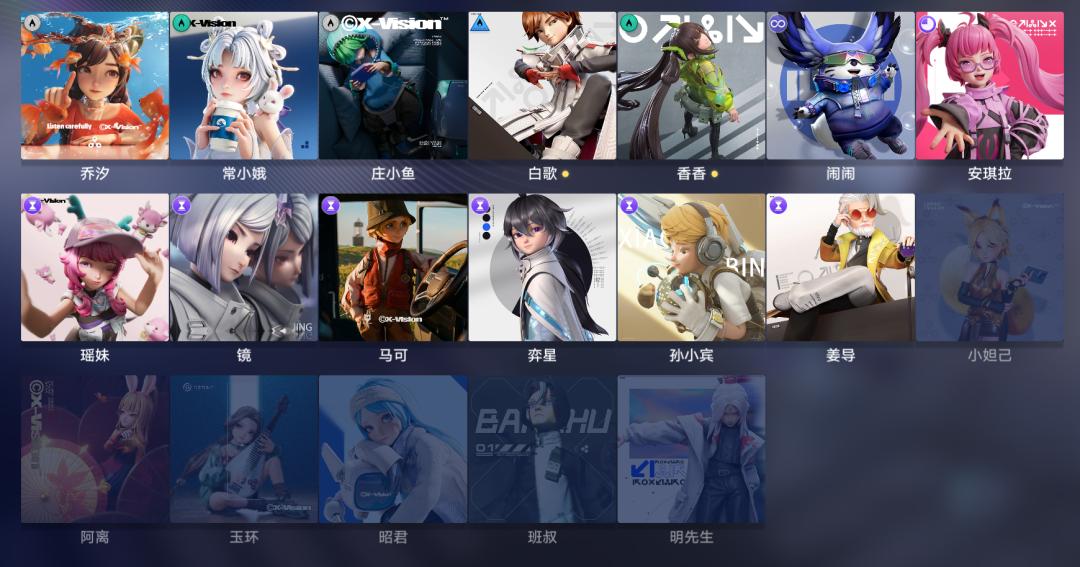Pick the dimmed 昭君 character portrait

[x=393, y=449]
